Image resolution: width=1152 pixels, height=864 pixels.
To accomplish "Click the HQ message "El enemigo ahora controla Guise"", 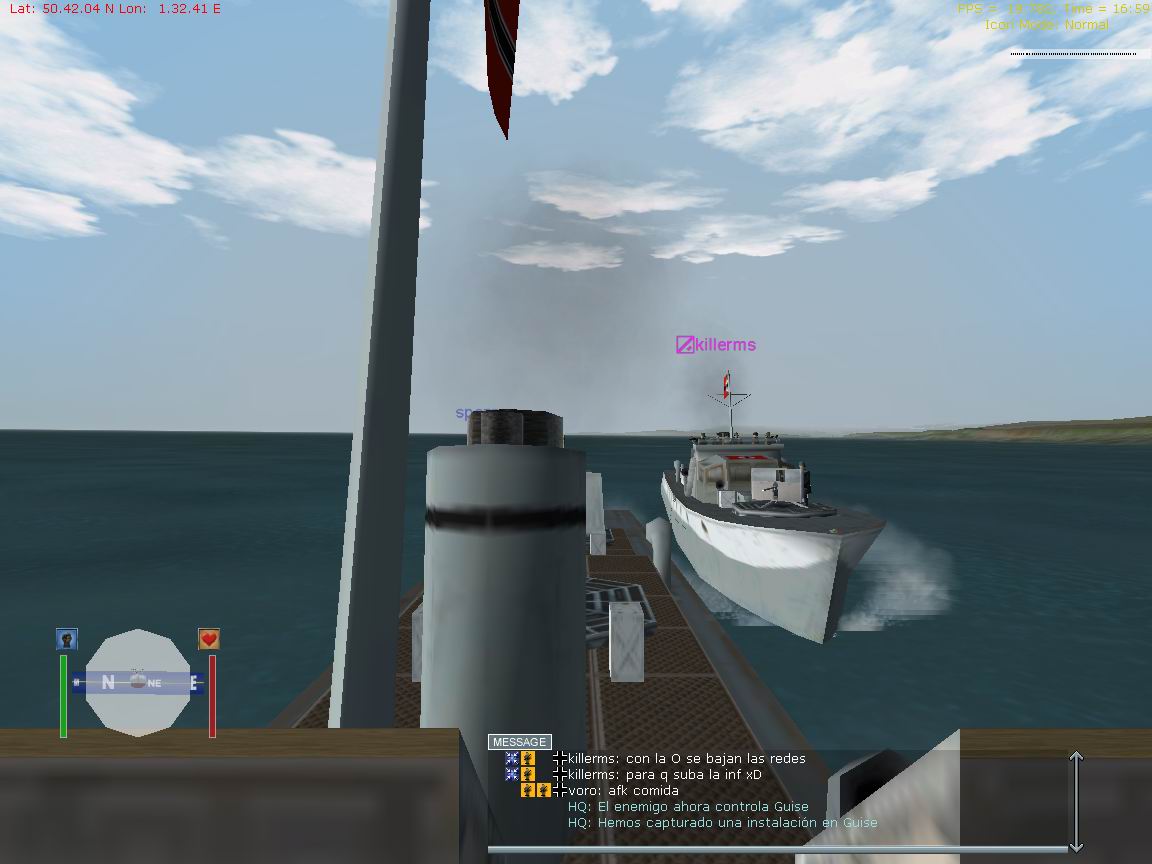I will click(688, 807).
